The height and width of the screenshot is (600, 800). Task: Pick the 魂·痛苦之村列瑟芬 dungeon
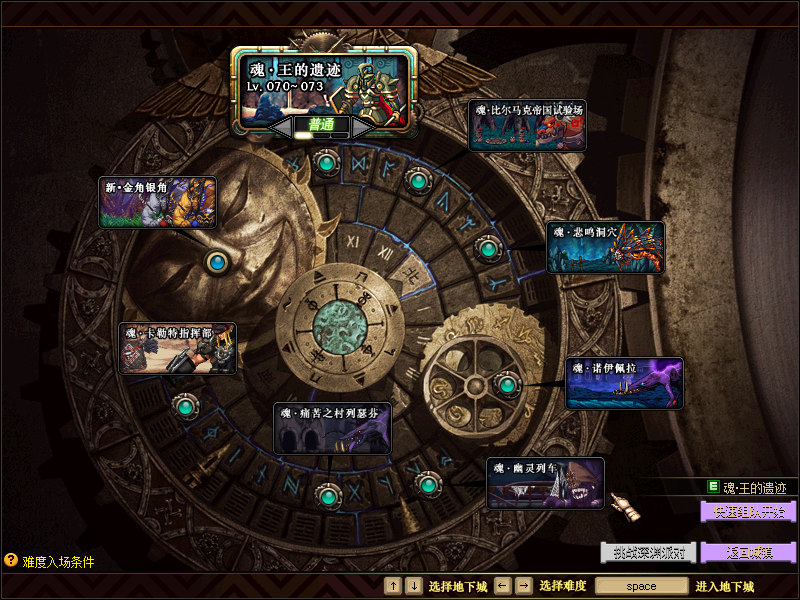point(332,428)
